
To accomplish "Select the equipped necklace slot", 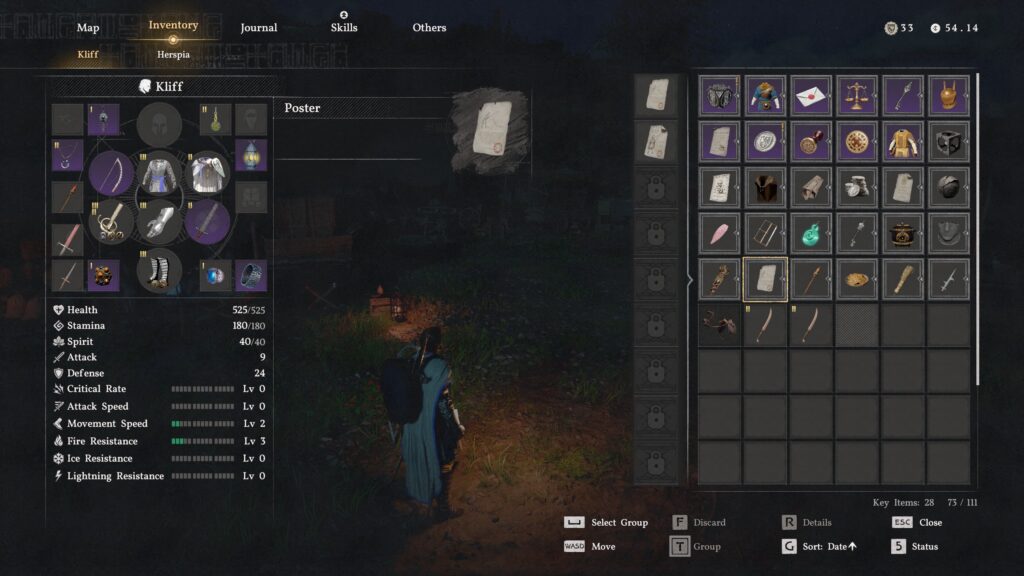I will 67,155.
